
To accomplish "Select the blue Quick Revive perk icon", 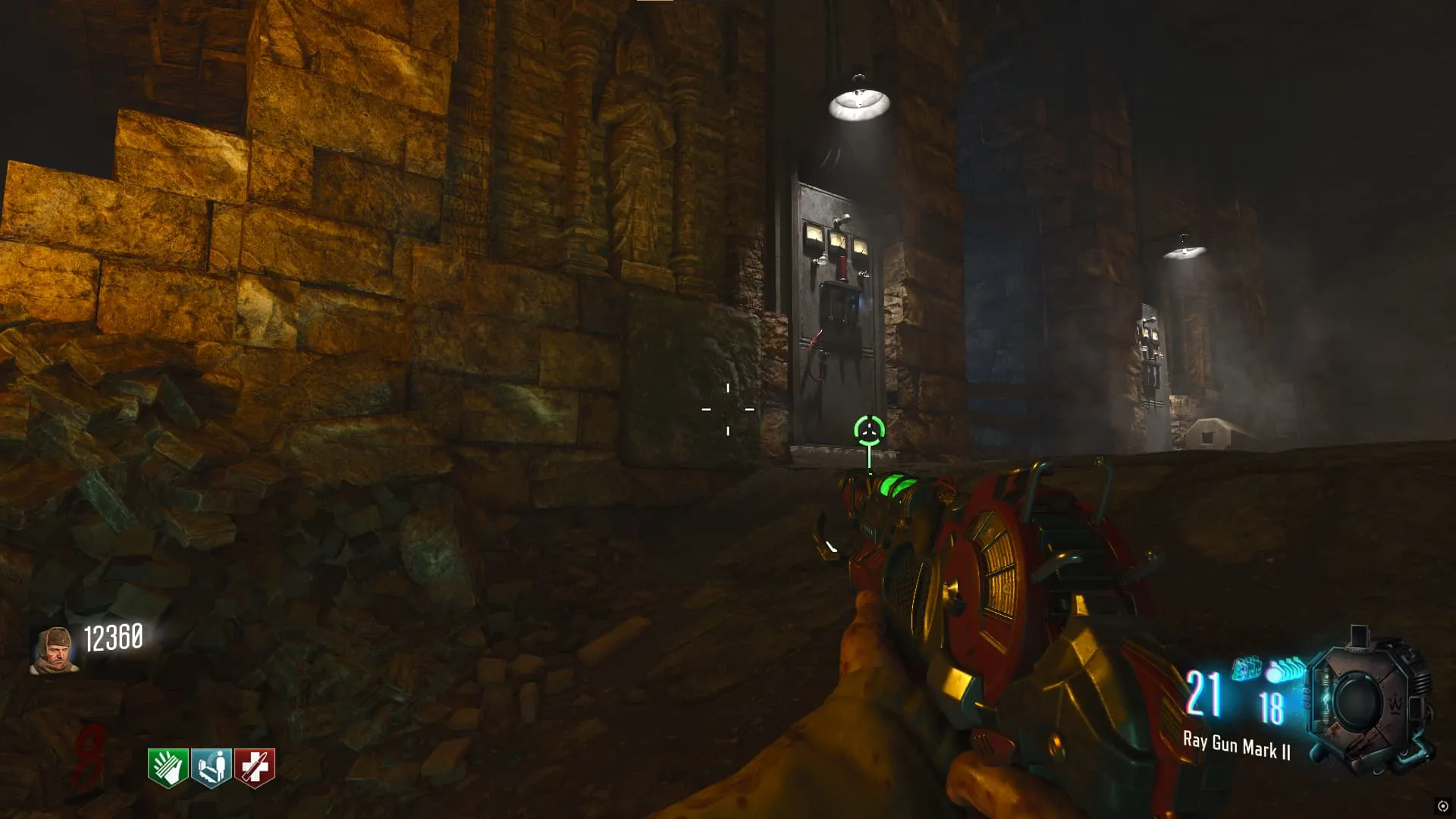I will coord(211,767).
